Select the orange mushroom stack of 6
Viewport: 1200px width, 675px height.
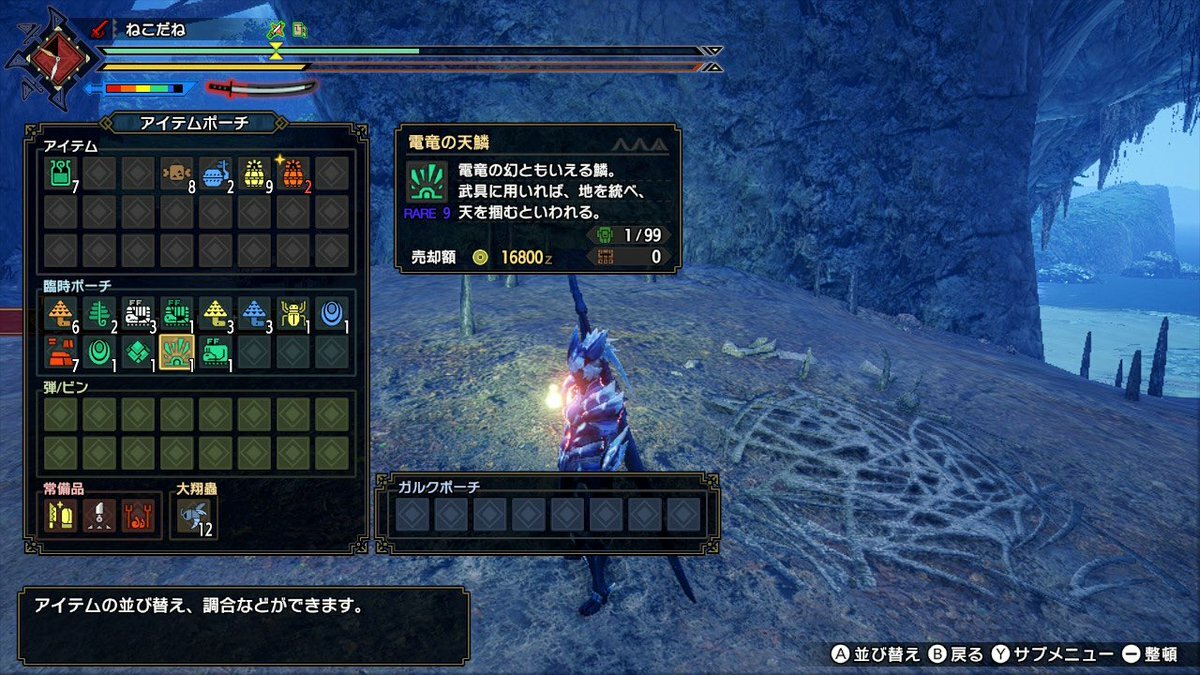[x=60, y=314]
